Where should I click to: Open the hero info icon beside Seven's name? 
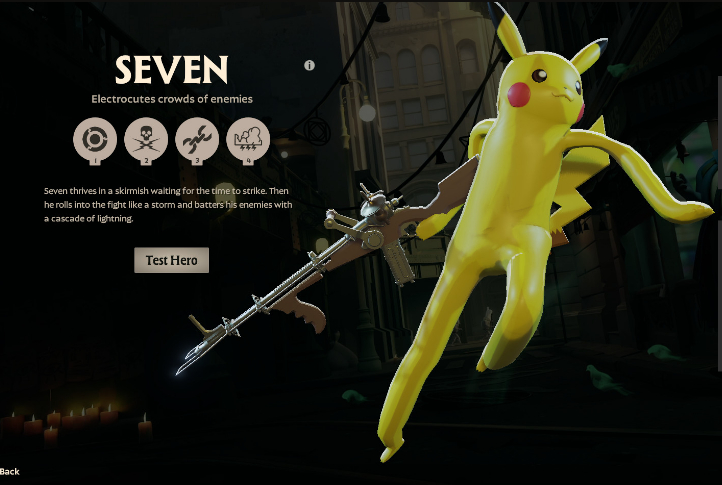coord(310,65)
